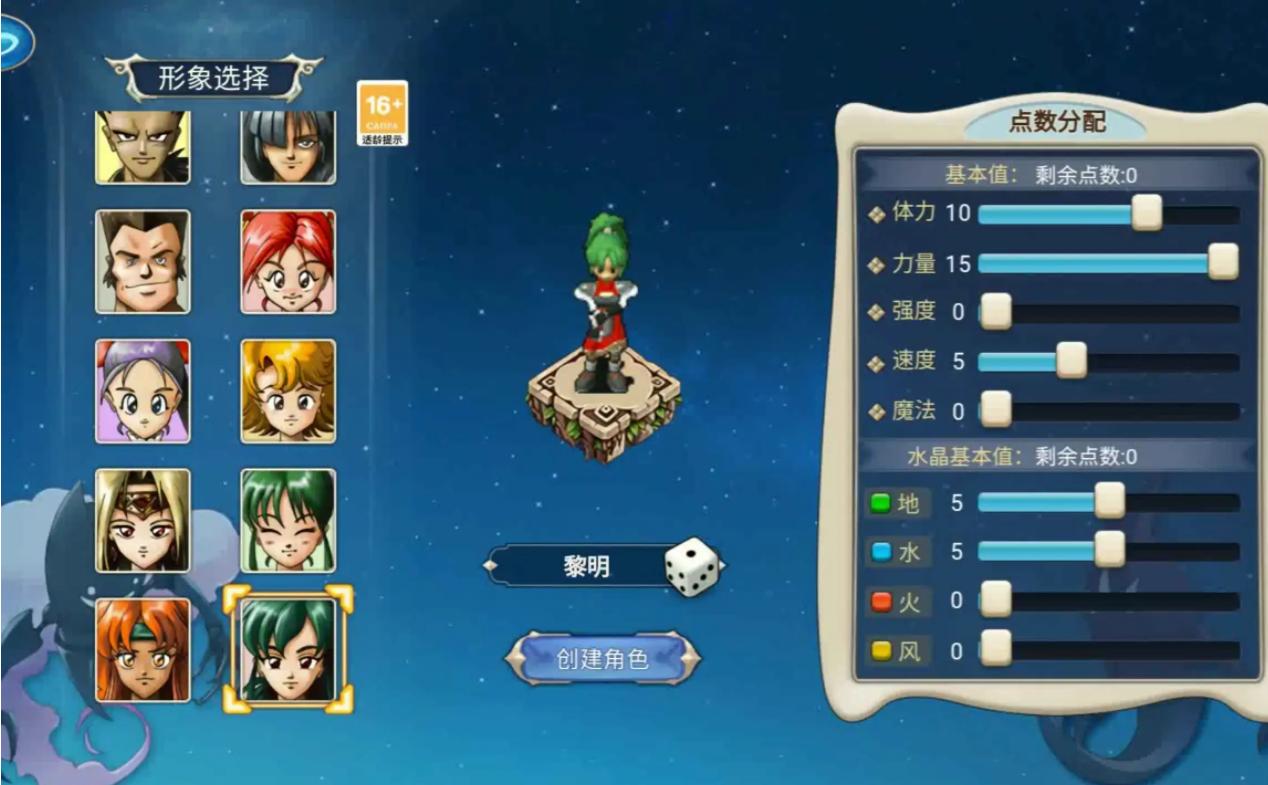The height and width of the screenshot is (785, 1268).
Task: Pick the purple-hat girl portrait
Action: (143, 391)
